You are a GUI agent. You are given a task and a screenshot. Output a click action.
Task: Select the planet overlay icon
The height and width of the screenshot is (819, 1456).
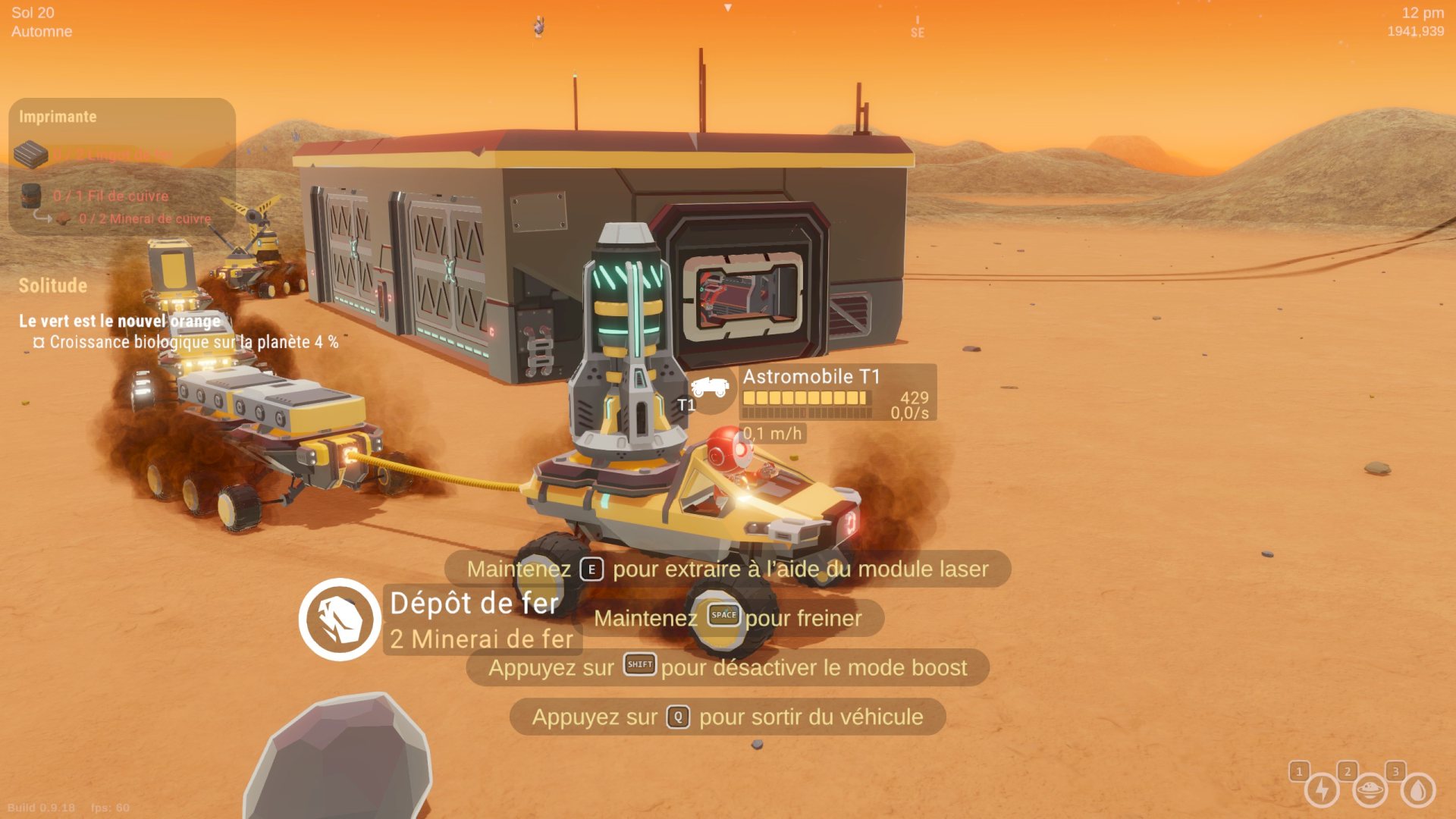click(1370, 790)
